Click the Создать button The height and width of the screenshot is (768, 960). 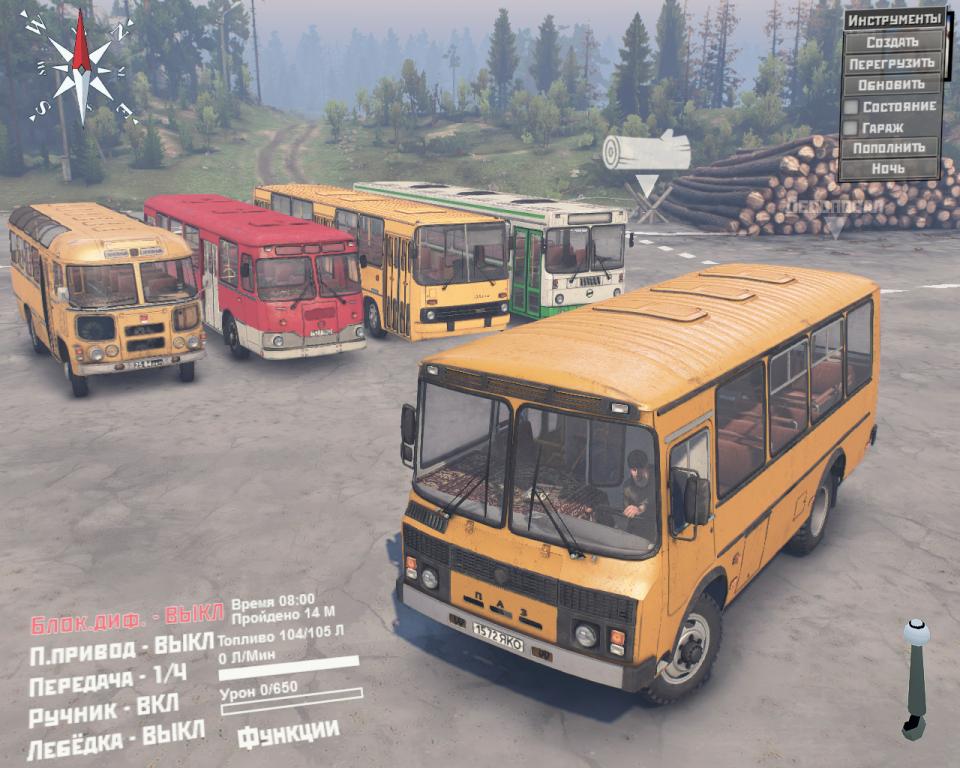pyautogui.click(x=892, y=42)
